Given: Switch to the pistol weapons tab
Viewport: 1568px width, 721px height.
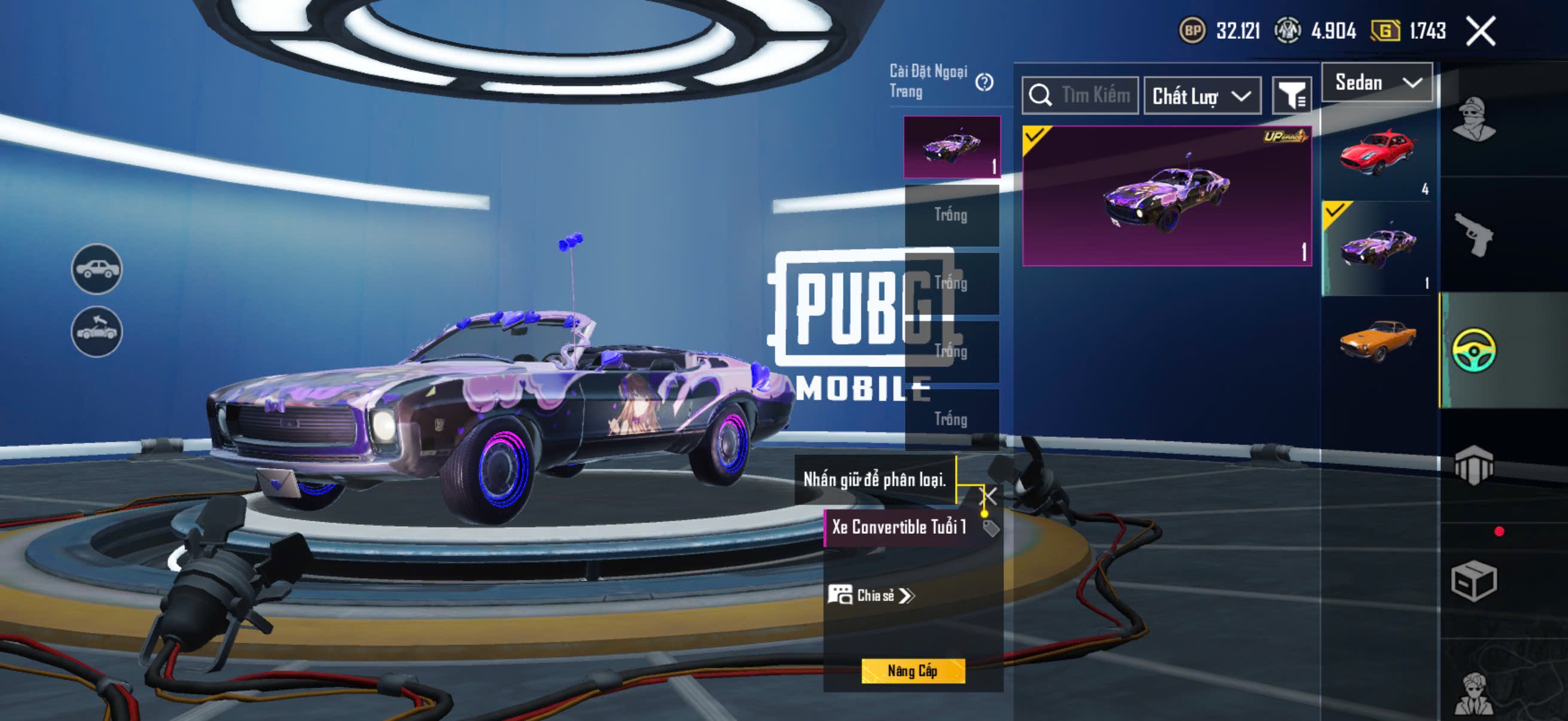Looking at the screenshot, I should (x=1473, y=236).
